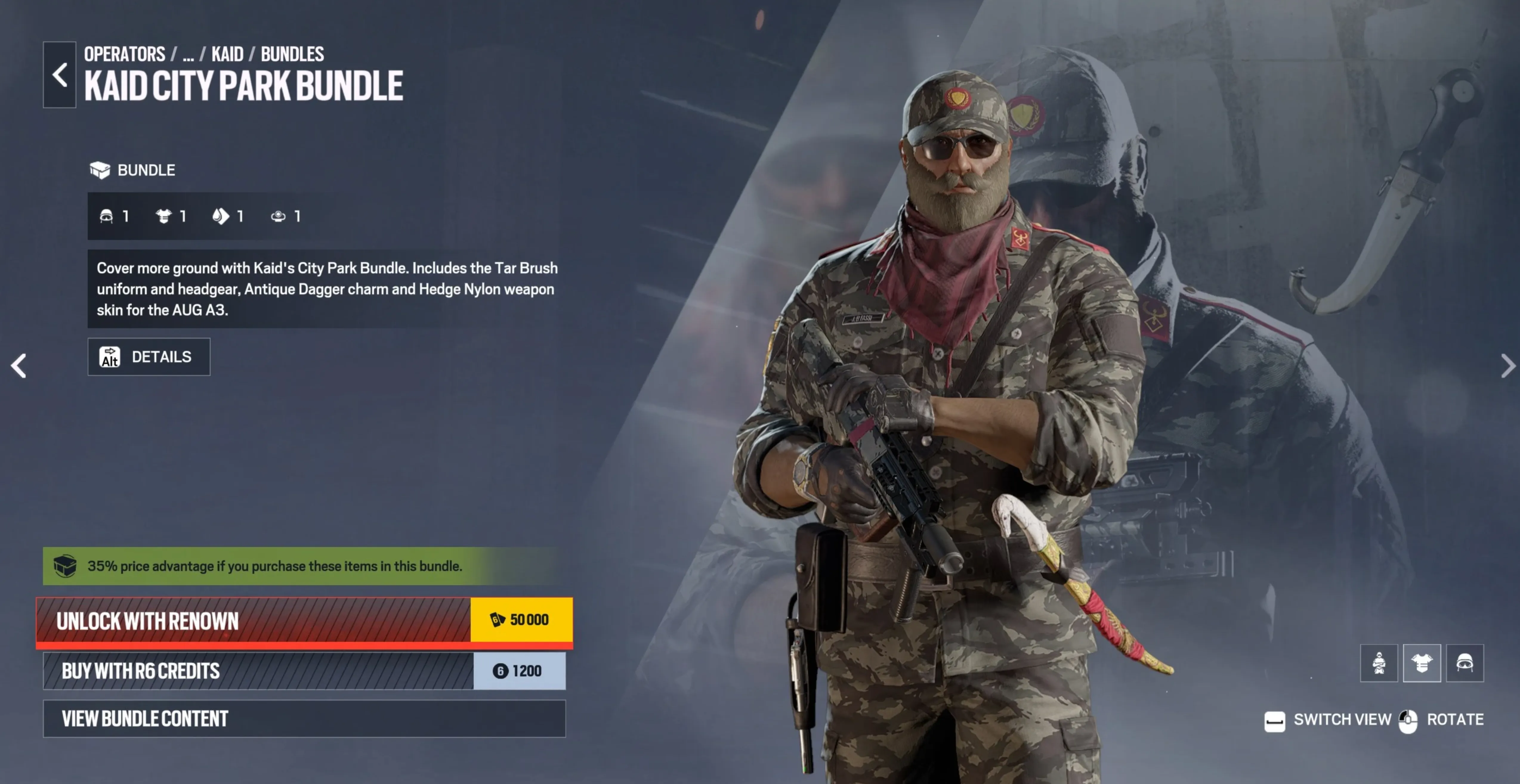Image resolution: width=1520 pixels, height=784 pixels.
Task: View the bundle content list
Action: [254, 718]
